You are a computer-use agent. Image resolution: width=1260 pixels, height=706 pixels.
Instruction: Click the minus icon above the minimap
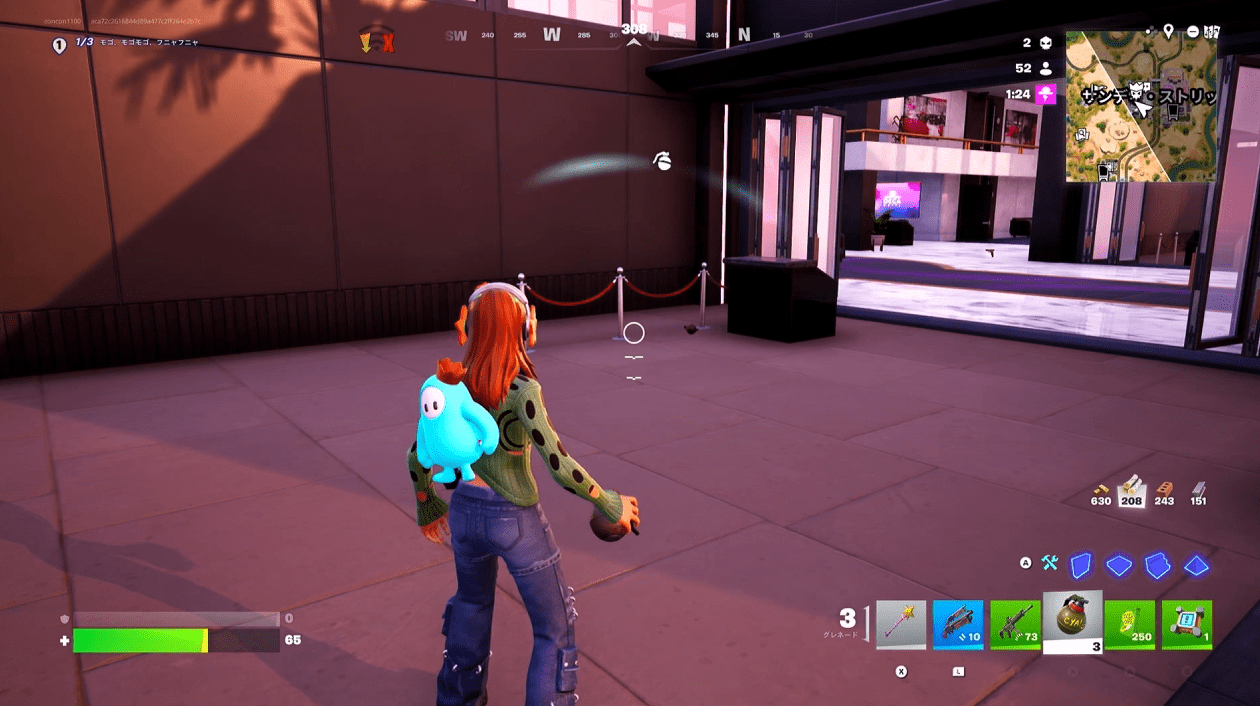pos(1192,32)
